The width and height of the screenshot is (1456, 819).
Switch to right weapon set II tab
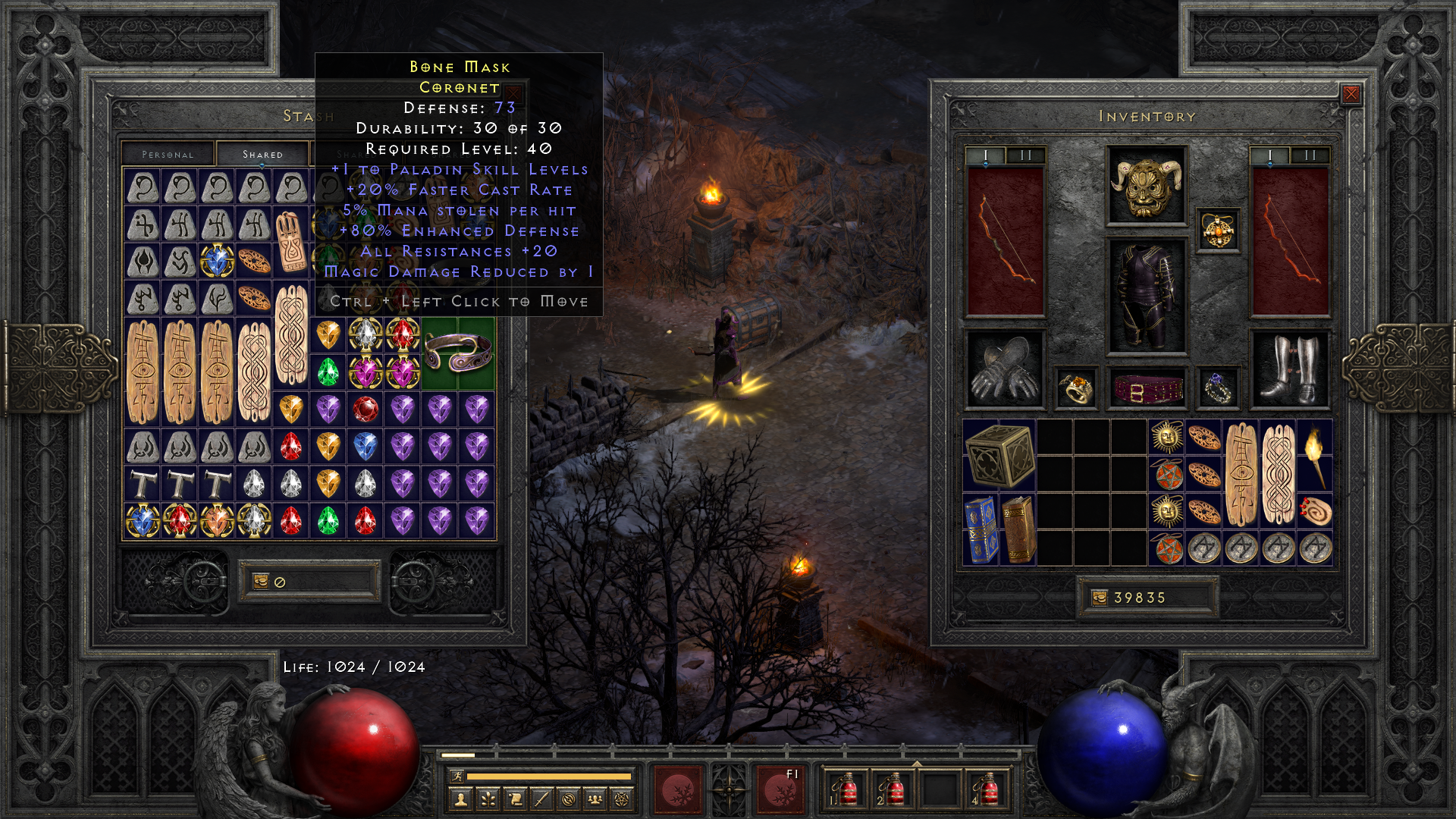click(1310, 155)
